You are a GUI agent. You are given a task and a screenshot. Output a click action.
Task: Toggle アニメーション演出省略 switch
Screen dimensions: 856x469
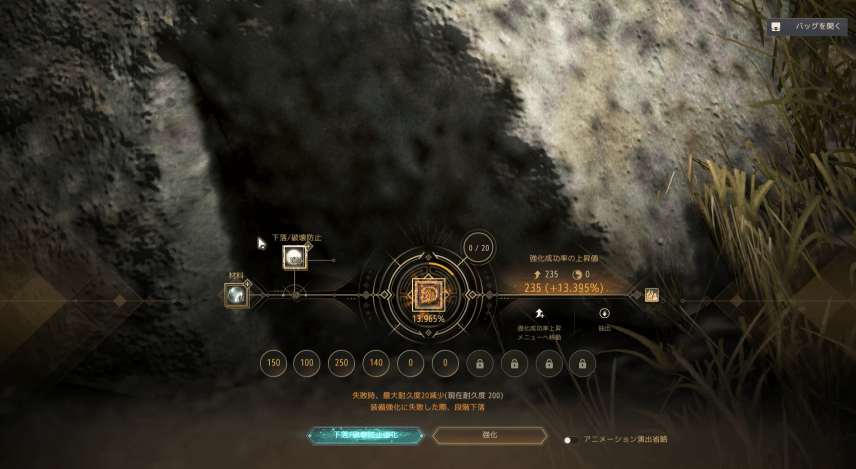pos(569,439)
